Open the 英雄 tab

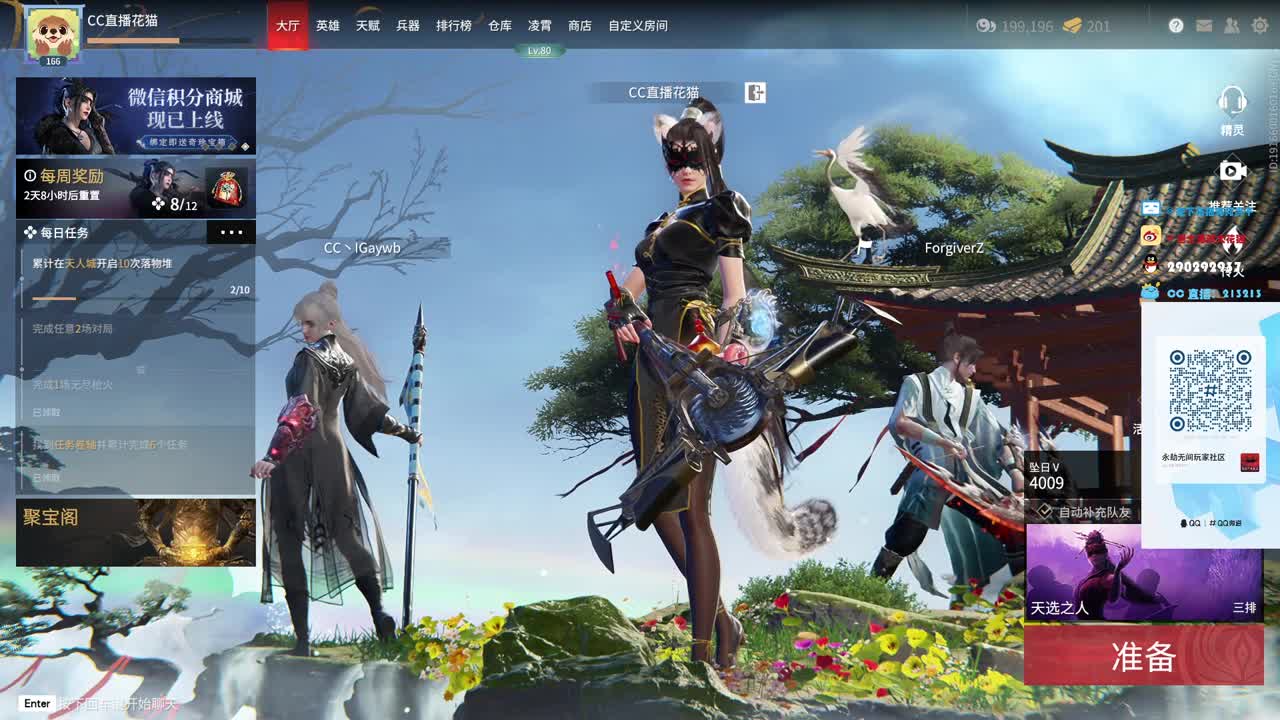(x=330, y=27)
